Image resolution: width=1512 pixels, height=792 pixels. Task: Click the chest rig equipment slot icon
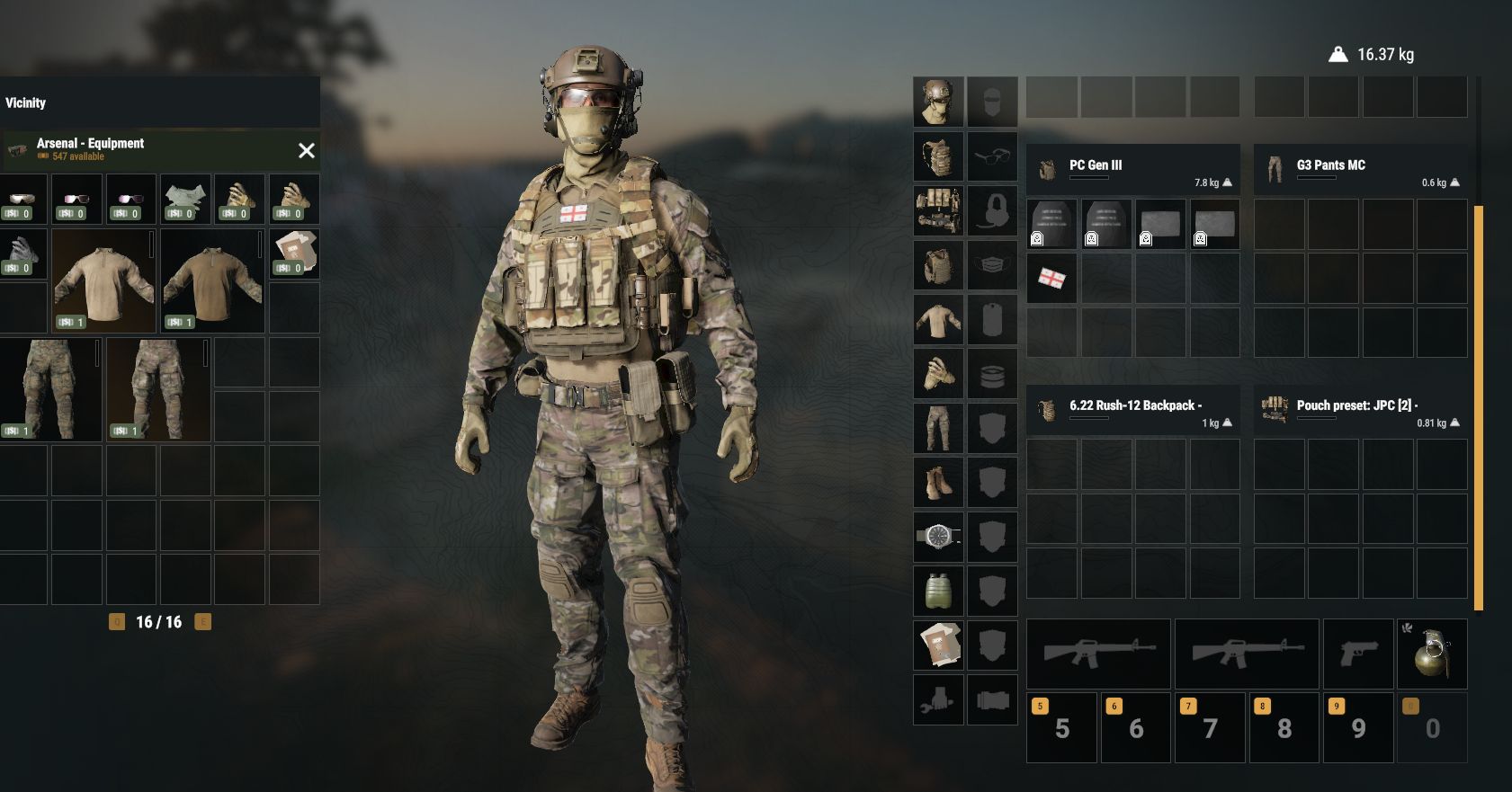(938, 211)
